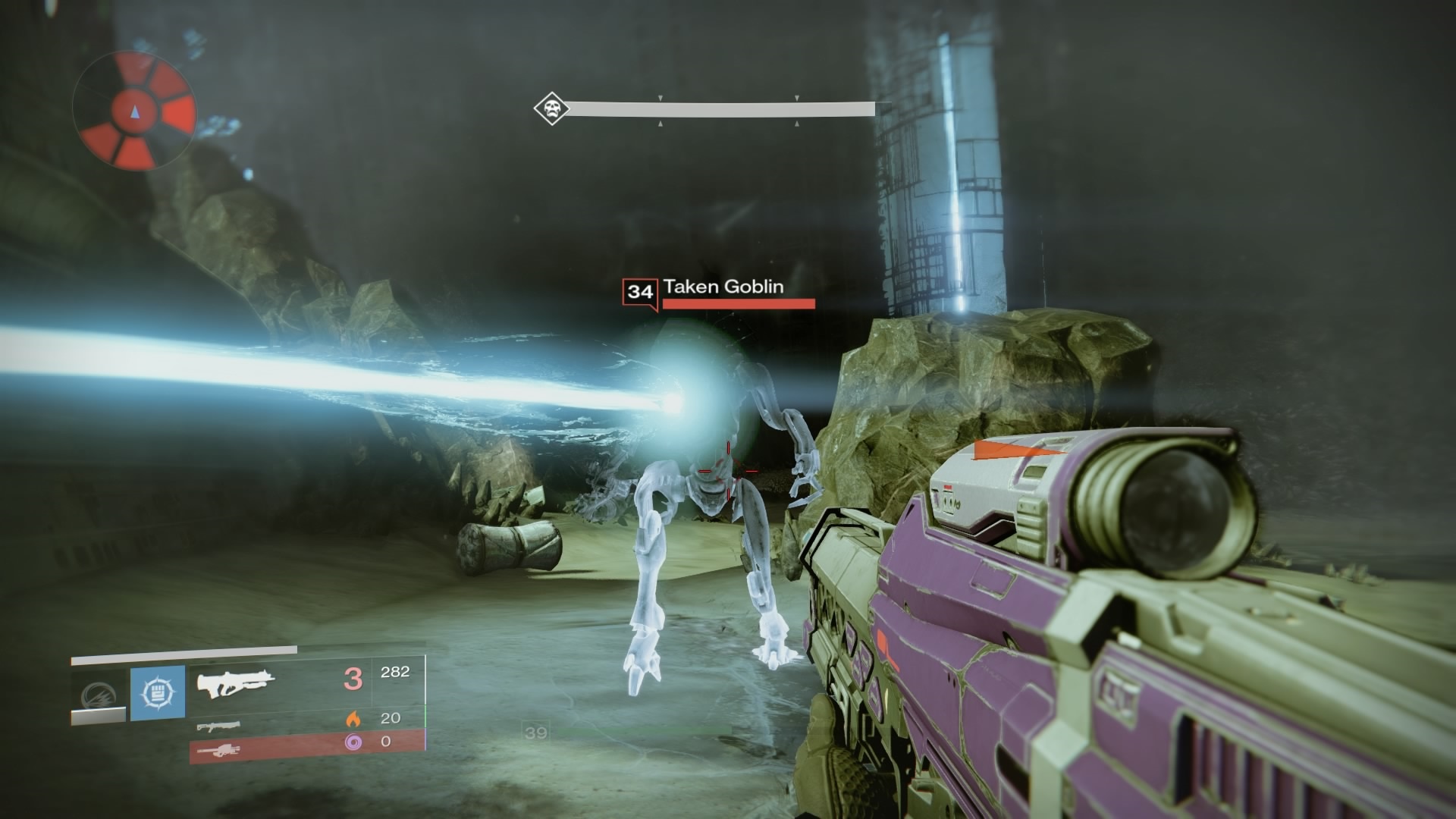The width and height of the screenshot is (1456, 819).
Task: Select the heavy weapon on red row
Action: point(218,751)
